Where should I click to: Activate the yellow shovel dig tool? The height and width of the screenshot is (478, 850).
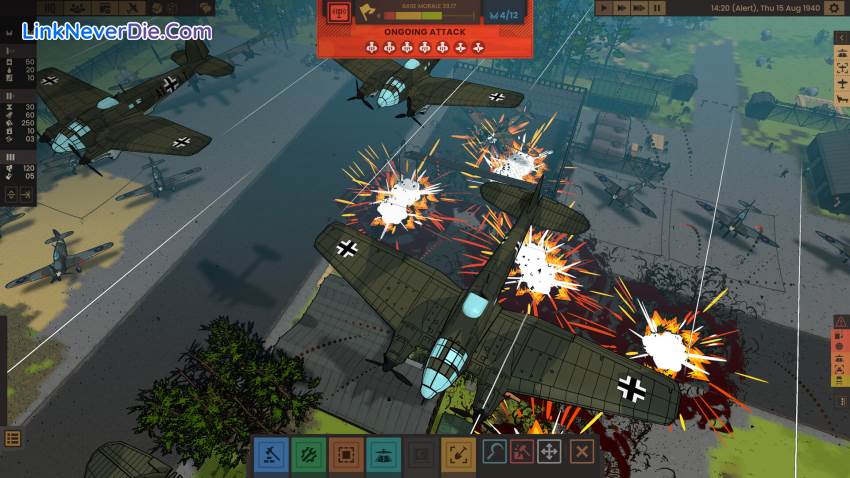pos(459,453)
